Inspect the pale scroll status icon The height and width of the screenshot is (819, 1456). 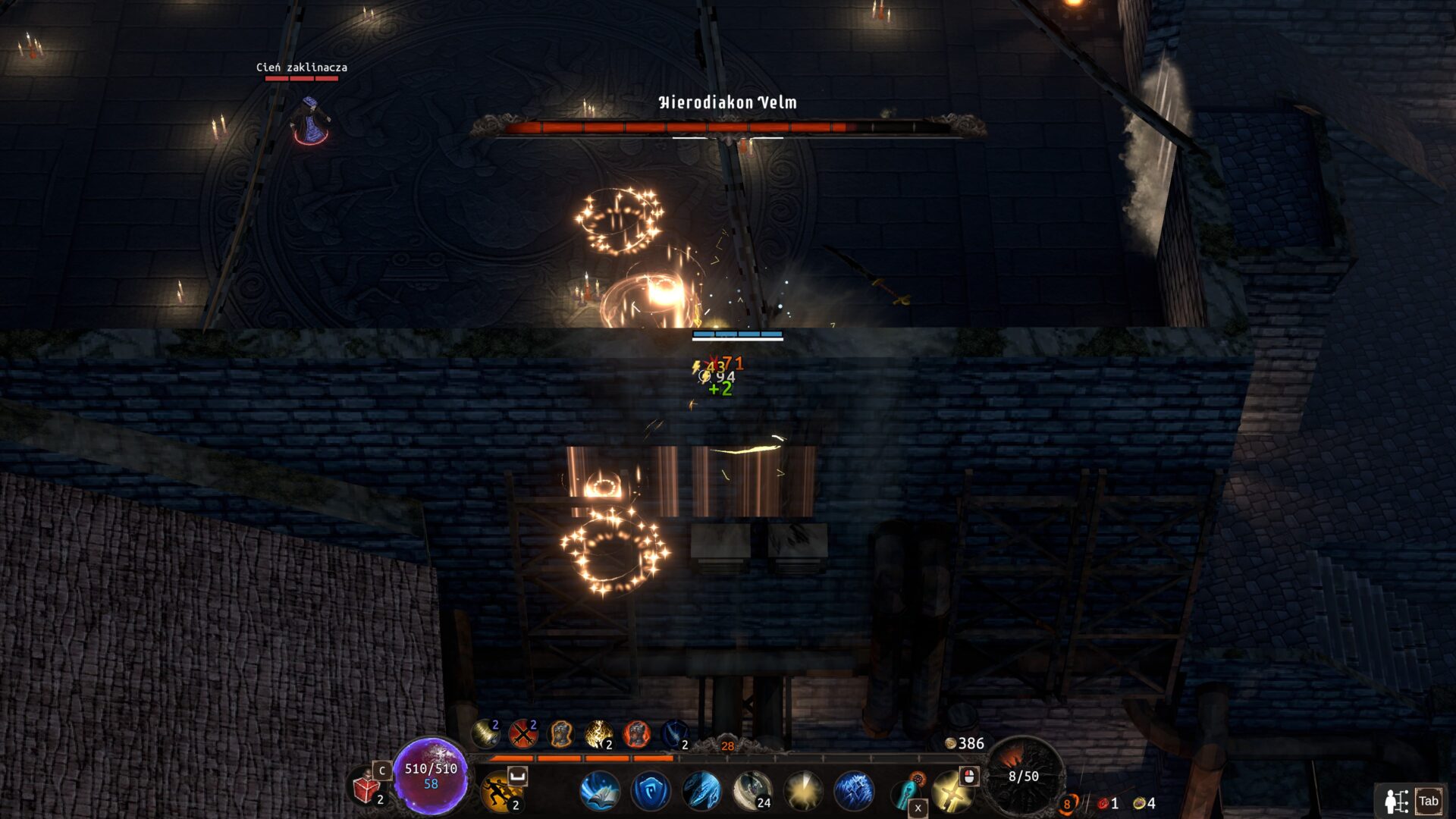point(485,733)
